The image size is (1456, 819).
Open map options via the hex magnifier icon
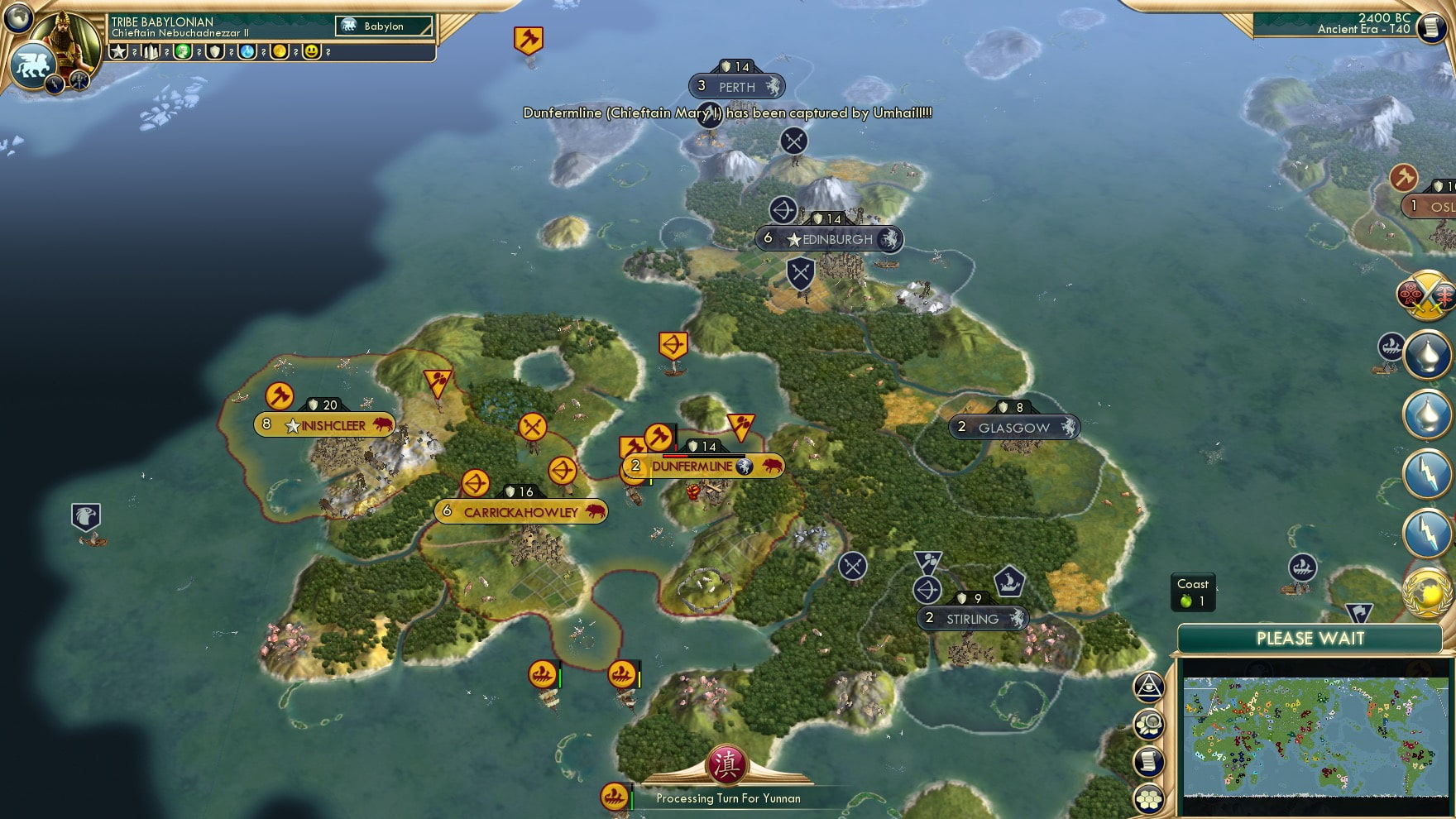[1148, 721]
